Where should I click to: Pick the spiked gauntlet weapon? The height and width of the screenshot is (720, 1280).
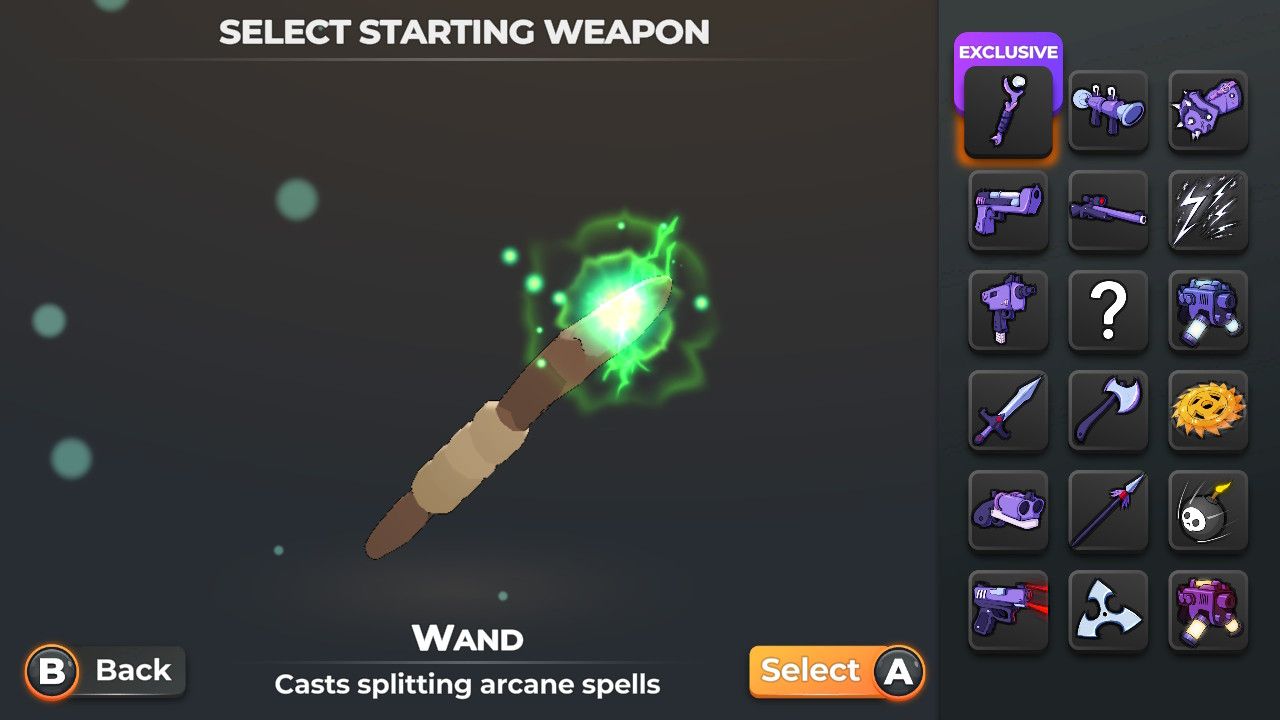point(1208,110)
